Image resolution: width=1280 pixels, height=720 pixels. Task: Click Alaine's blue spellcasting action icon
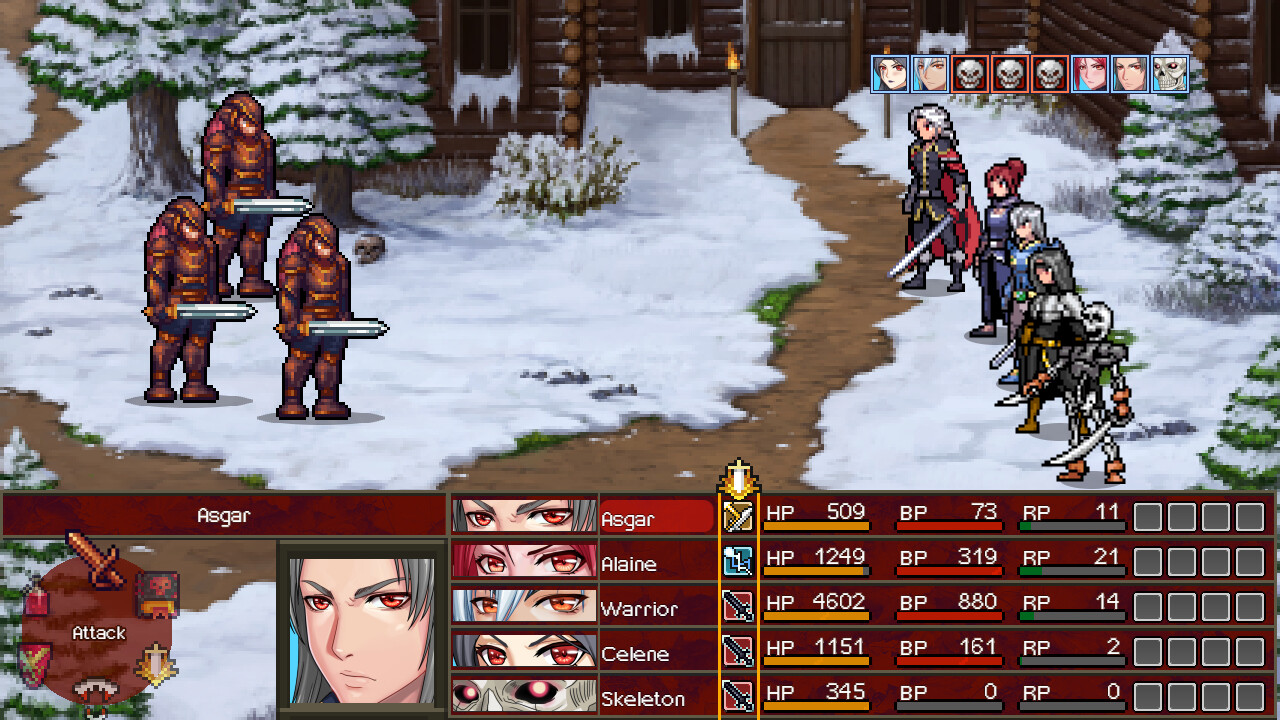click(739, 560)
